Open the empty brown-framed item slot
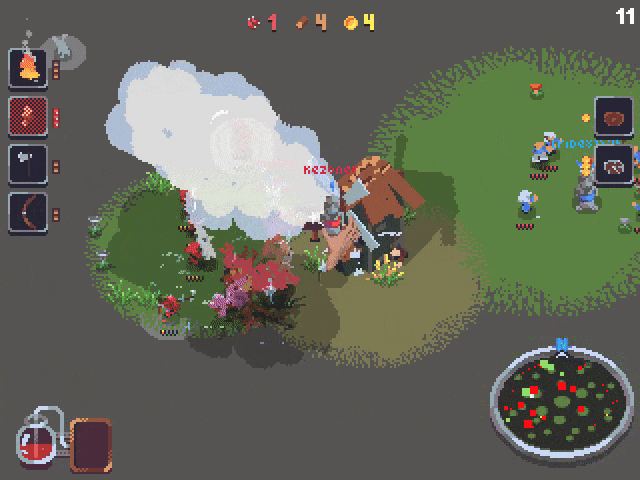The image size is (640, 480). click(x=90, y=445)
